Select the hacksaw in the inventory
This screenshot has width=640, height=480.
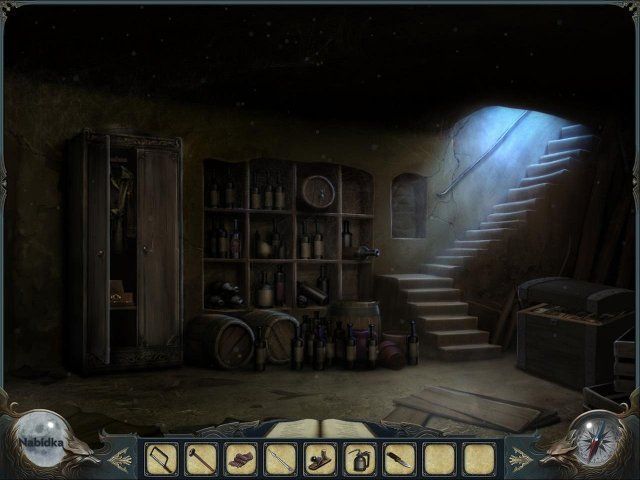tap(161, 459)
